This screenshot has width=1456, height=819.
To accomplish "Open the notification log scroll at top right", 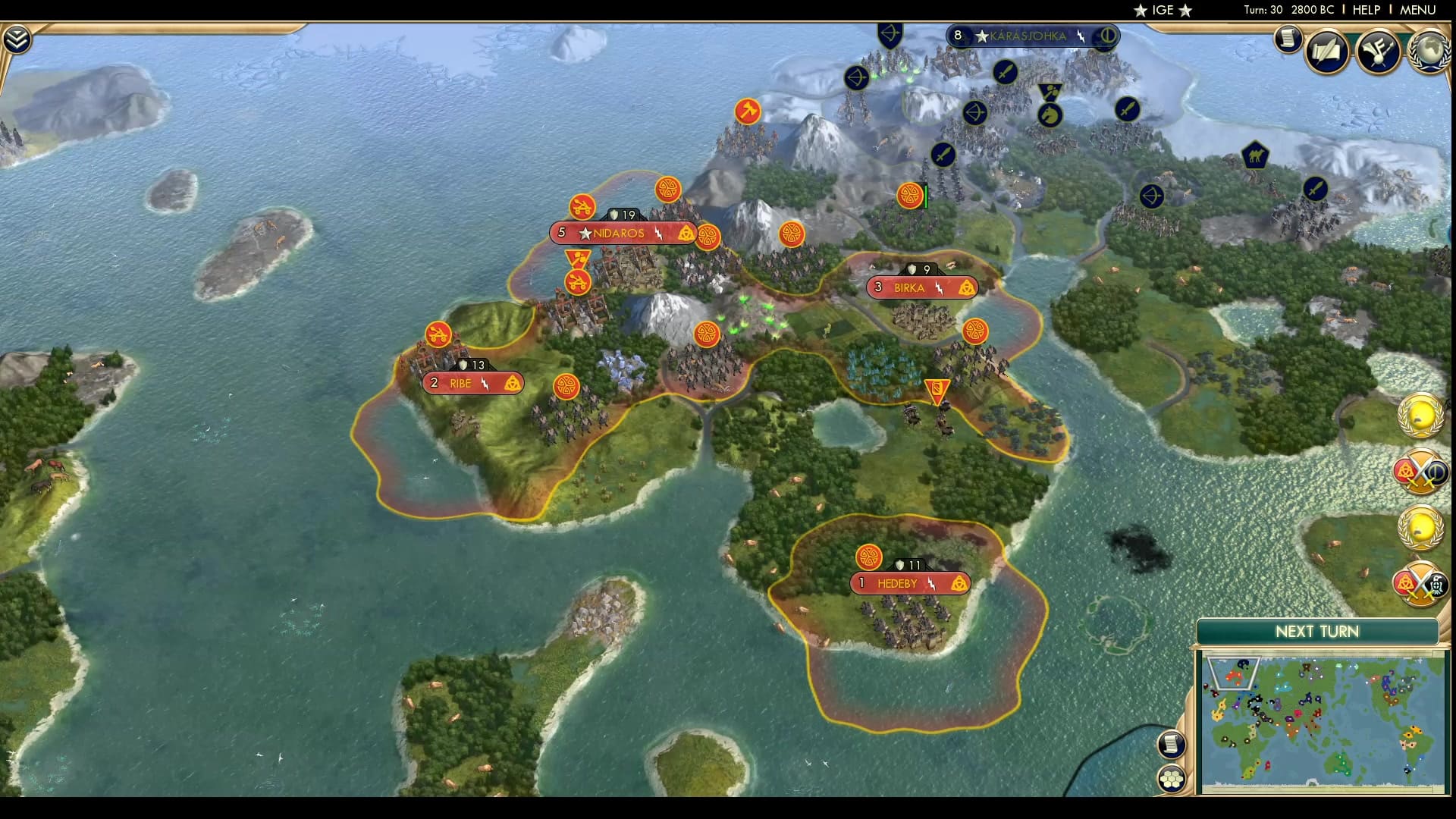I will point(1287,39).
